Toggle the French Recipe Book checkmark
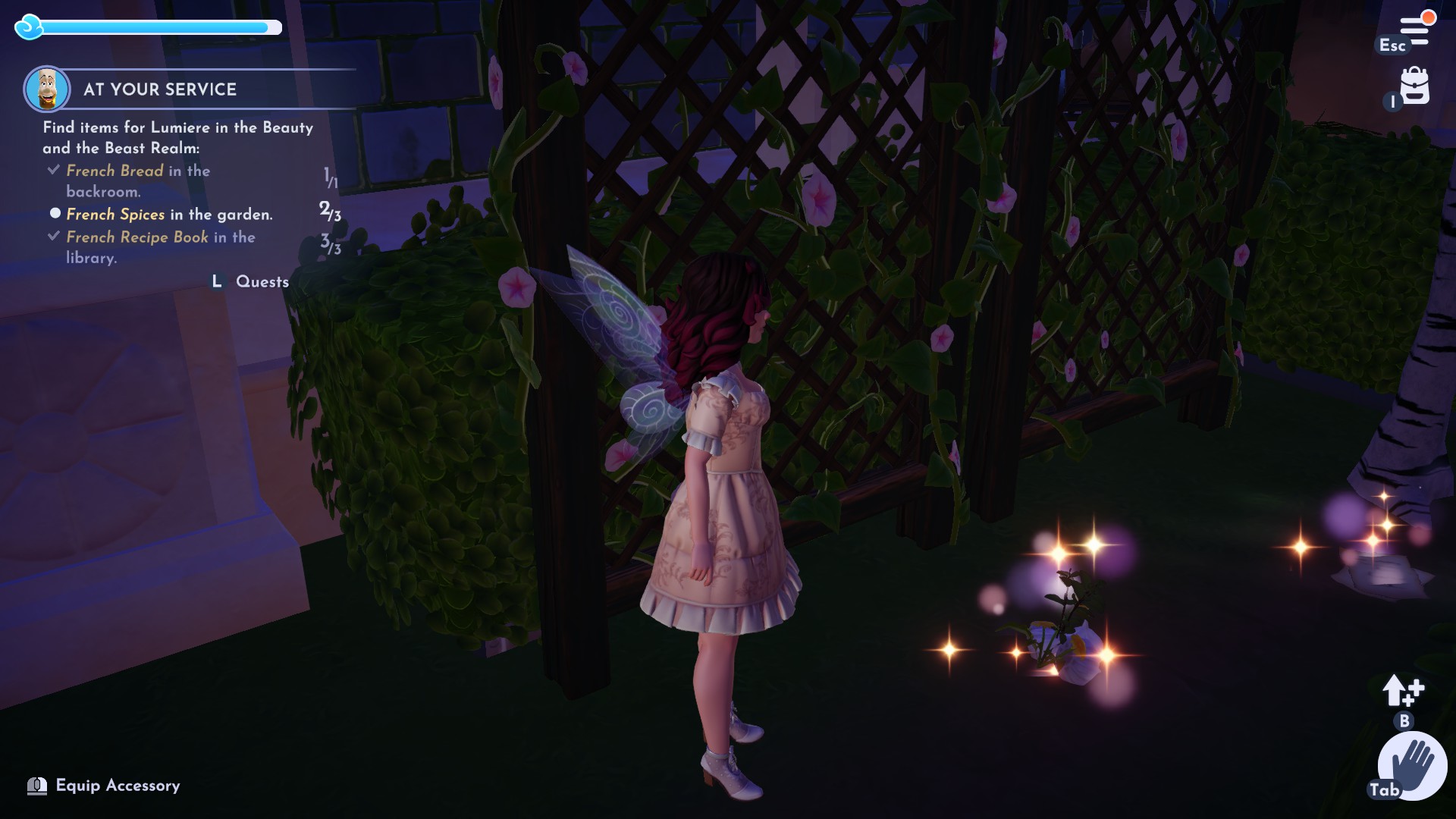Screen dimensions: 1456x819 53,236
